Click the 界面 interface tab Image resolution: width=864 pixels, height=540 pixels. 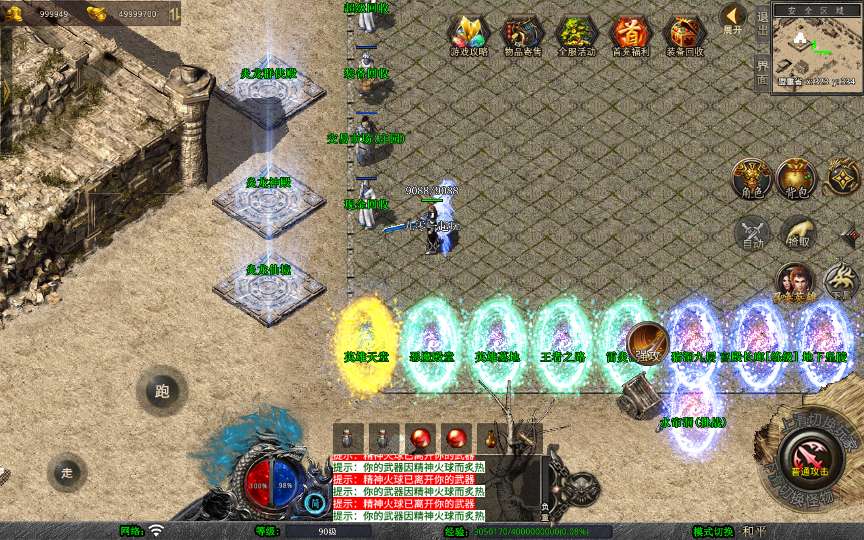[762, 70]
